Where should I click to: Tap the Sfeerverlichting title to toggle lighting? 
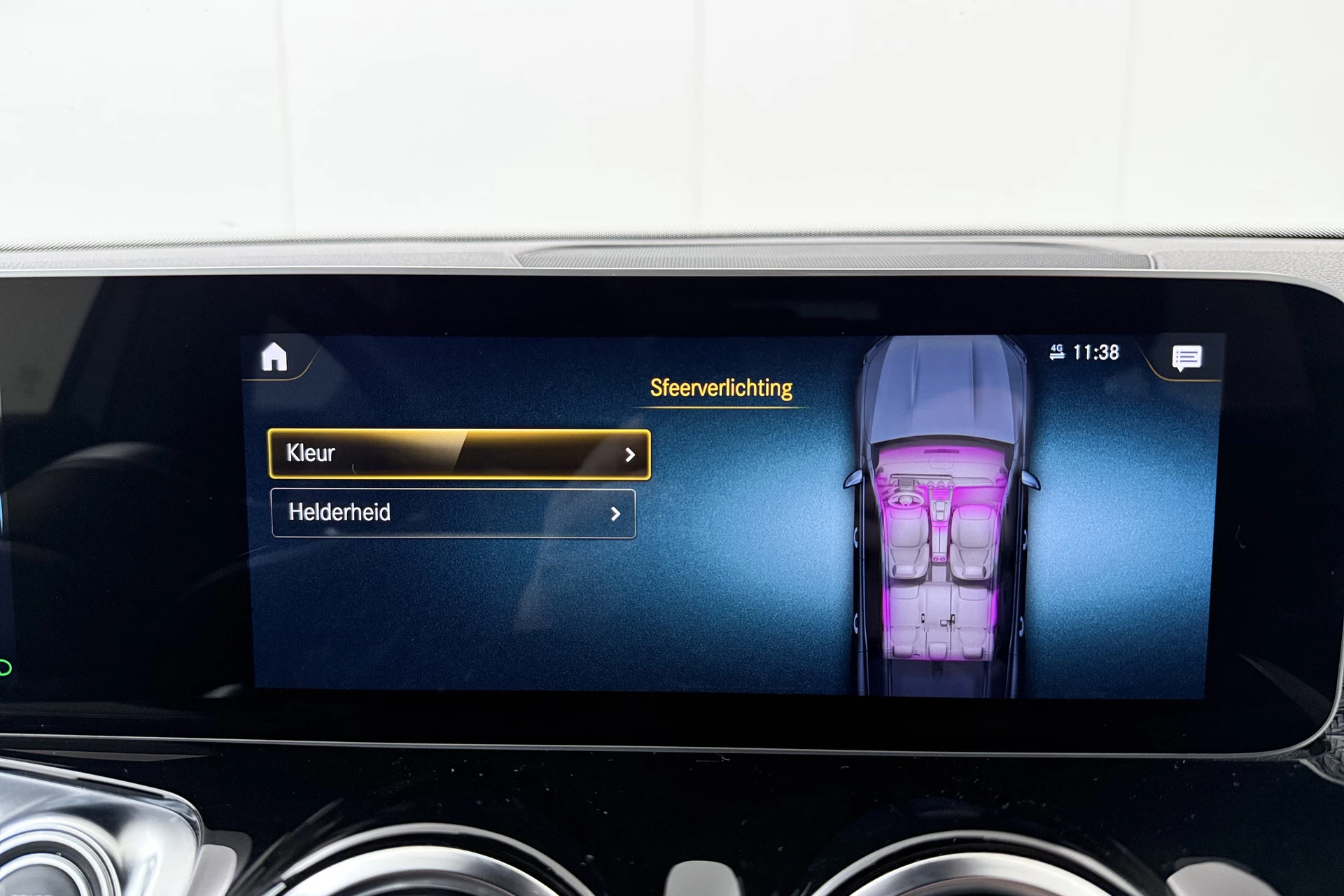[x=721, y=388]
